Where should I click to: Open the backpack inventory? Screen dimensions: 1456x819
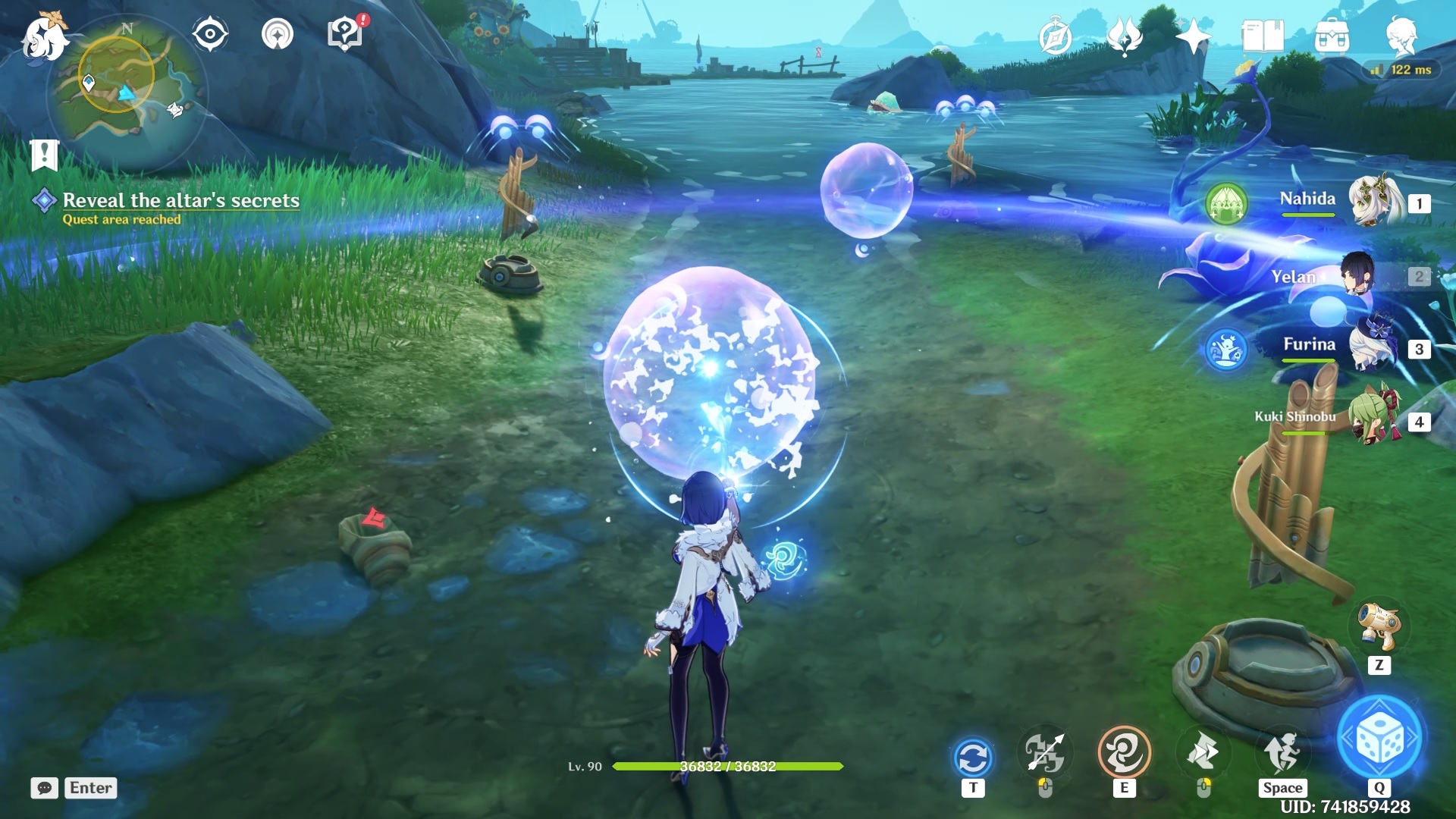point(1332,36)
